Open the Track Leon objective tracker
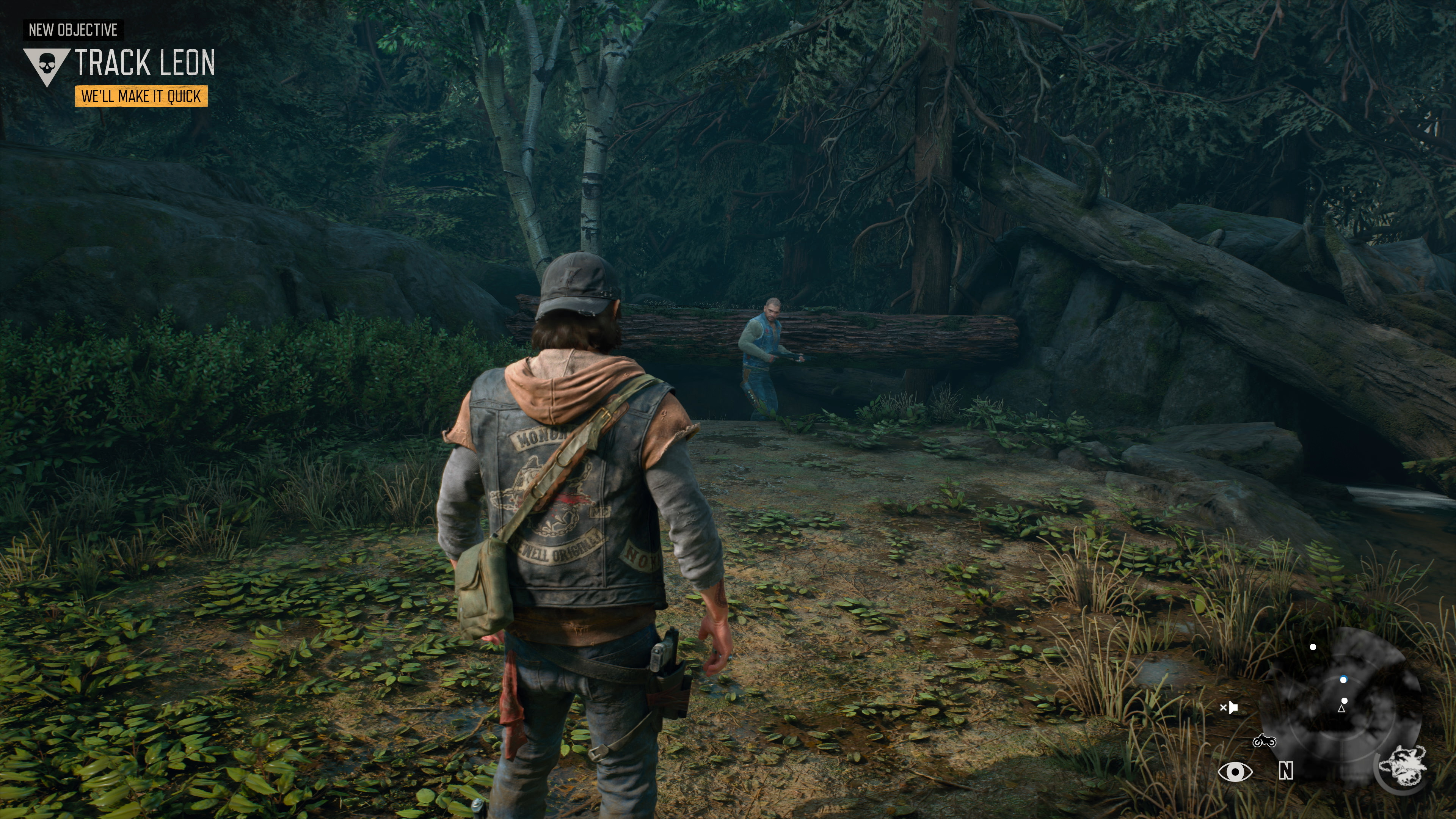Image resolution: width=1456 pixels, height=819 pixels. (x=145, y=63)
